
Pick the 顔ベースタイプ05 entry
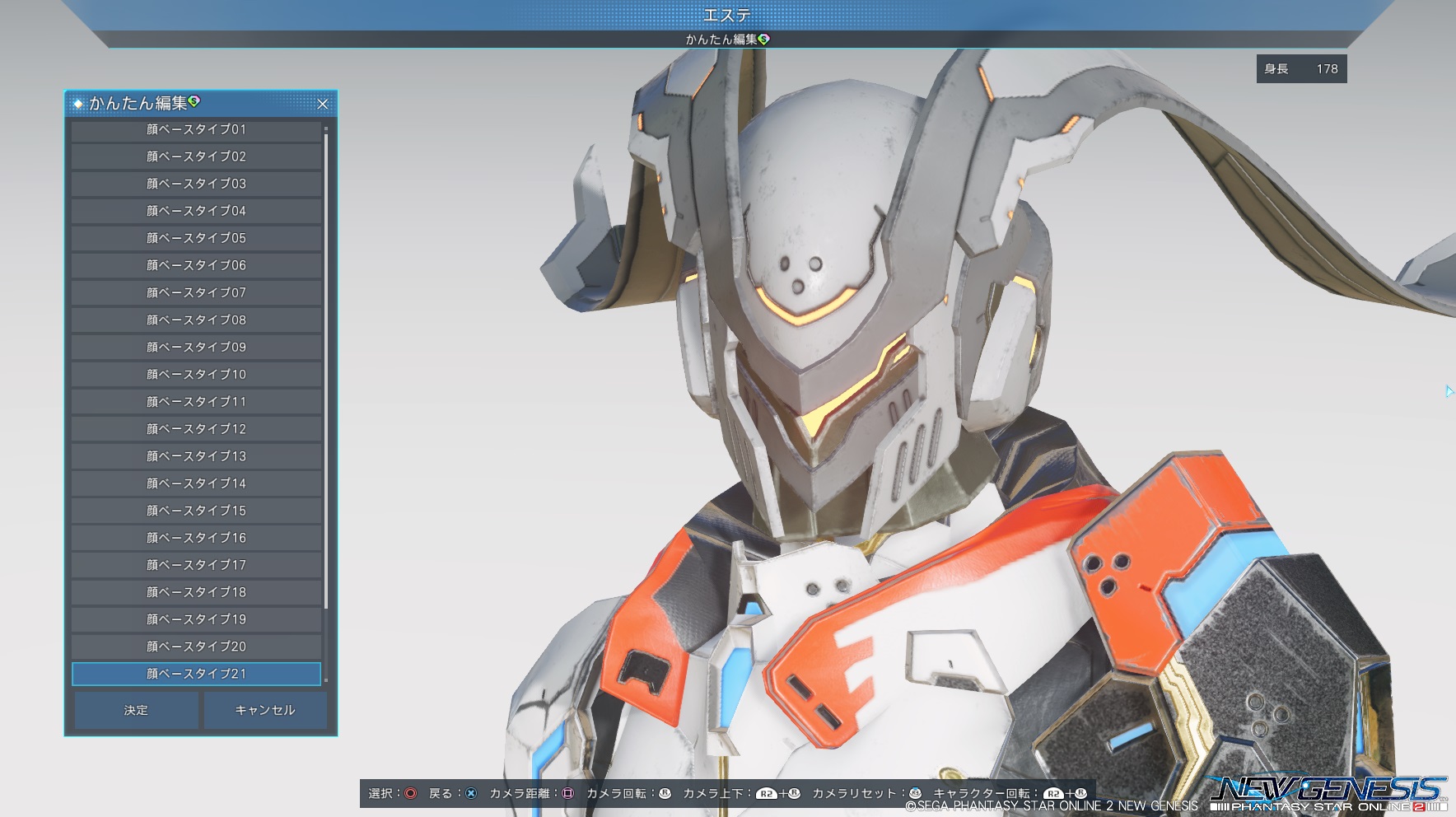pyautogui.click(x=196, y=238)
